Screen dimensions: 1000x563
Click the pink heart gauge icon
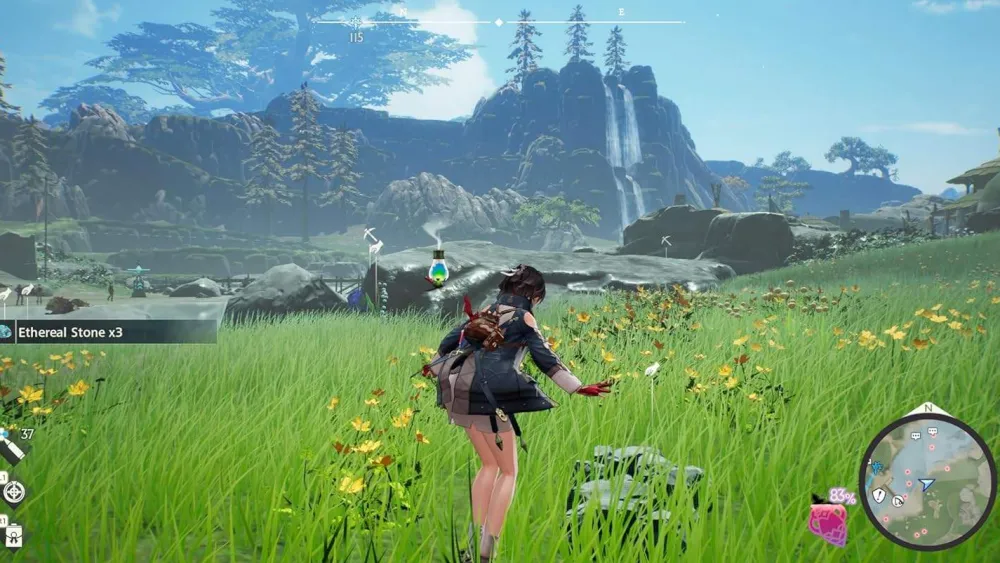click(x=828, y=522)
